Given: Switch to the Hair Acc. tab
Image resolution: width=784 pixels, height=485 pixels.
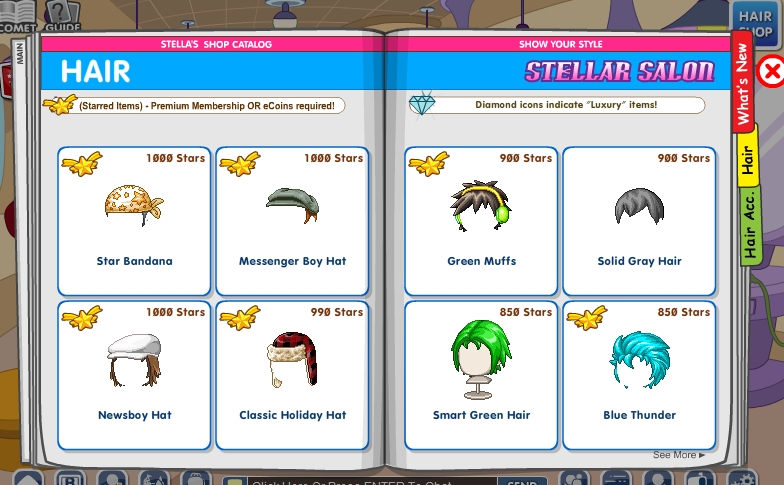Looking at the screenshot, I should (x=749, y=227).
